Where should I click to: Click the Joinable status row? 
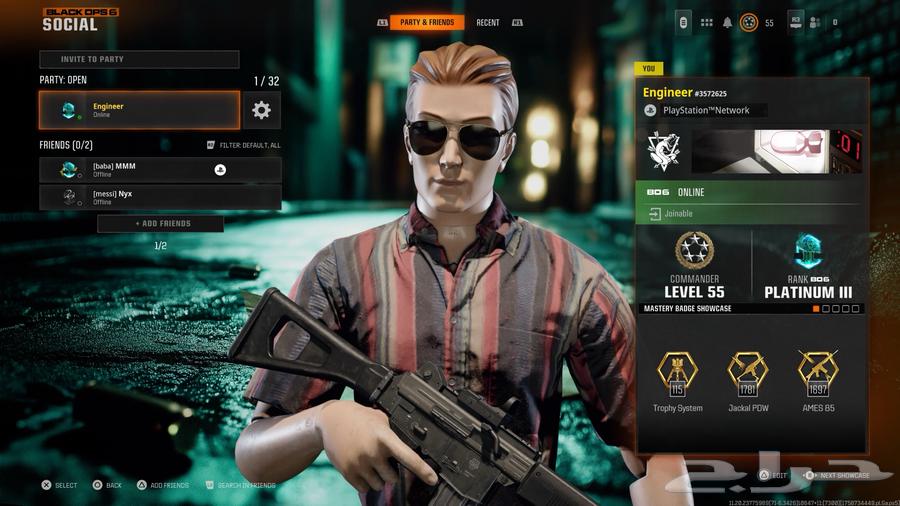click(750, 214)
